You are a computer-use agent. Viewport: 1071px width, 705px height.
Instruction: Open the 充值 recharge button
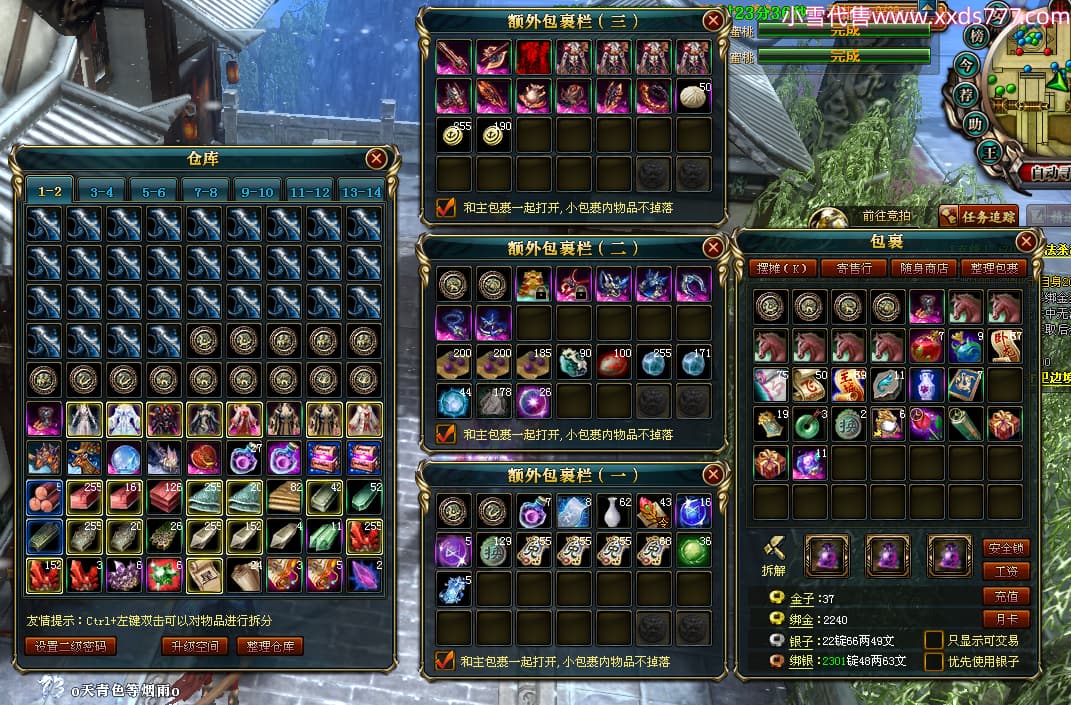click(1005, 596)
